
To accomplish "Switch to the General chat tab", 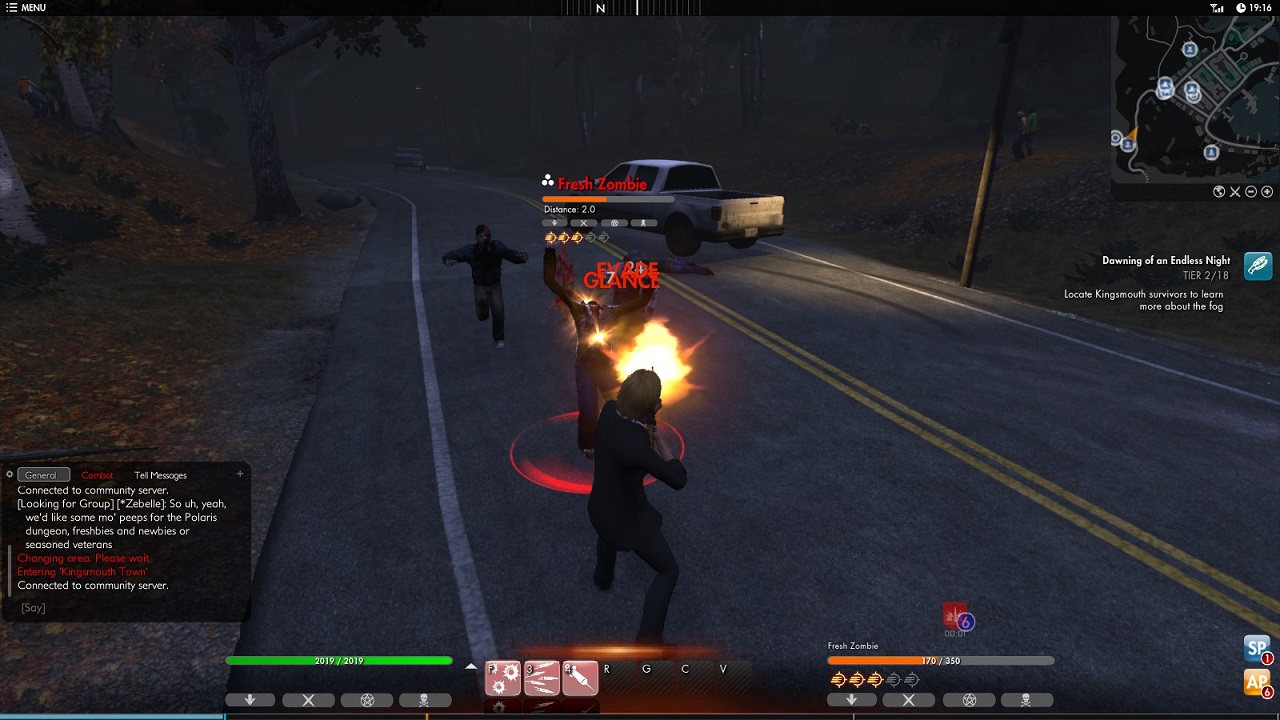I will click(42, 475).
